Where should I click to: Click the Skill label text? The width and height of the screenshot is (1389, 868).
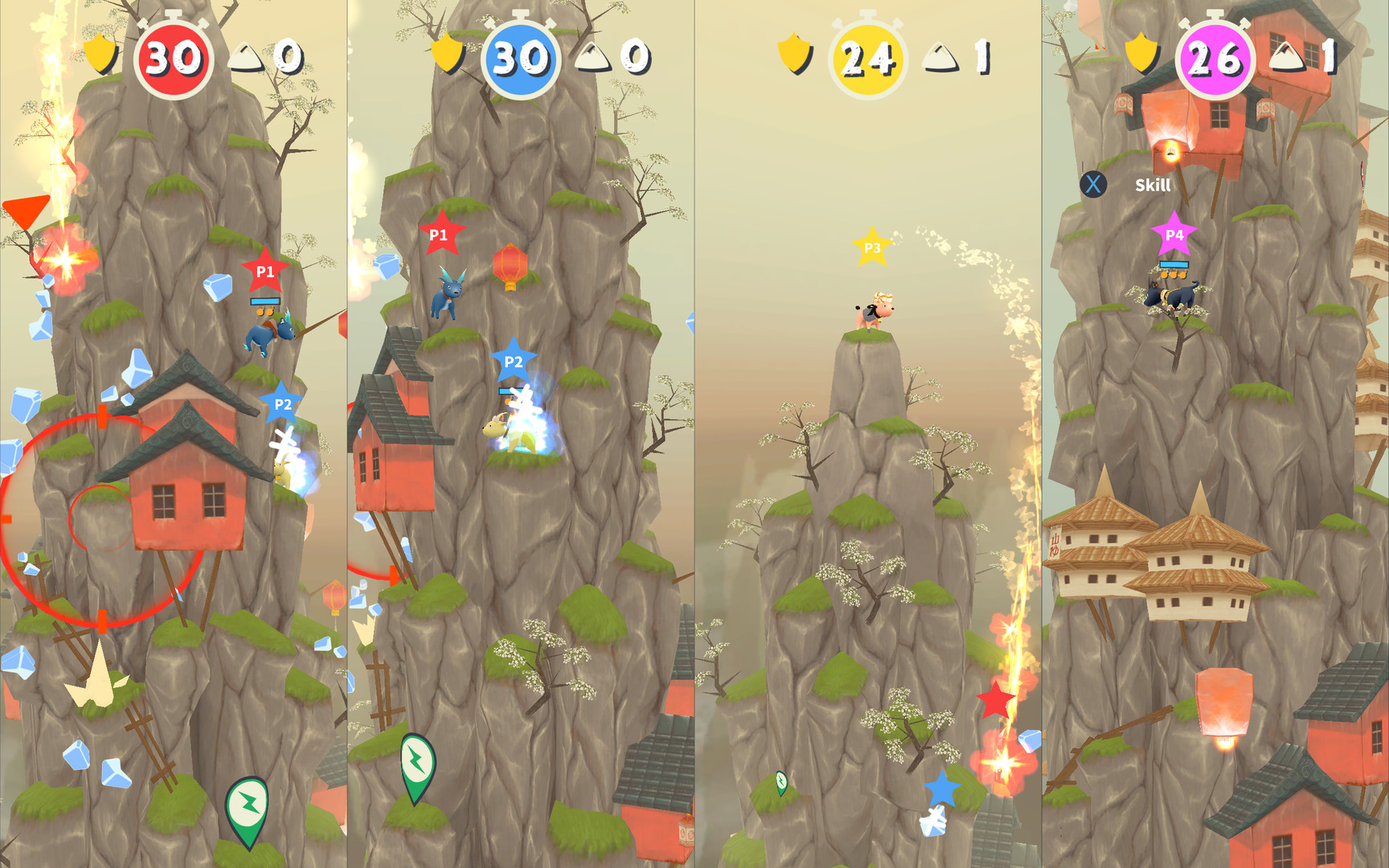click(x=1152, y=184)
